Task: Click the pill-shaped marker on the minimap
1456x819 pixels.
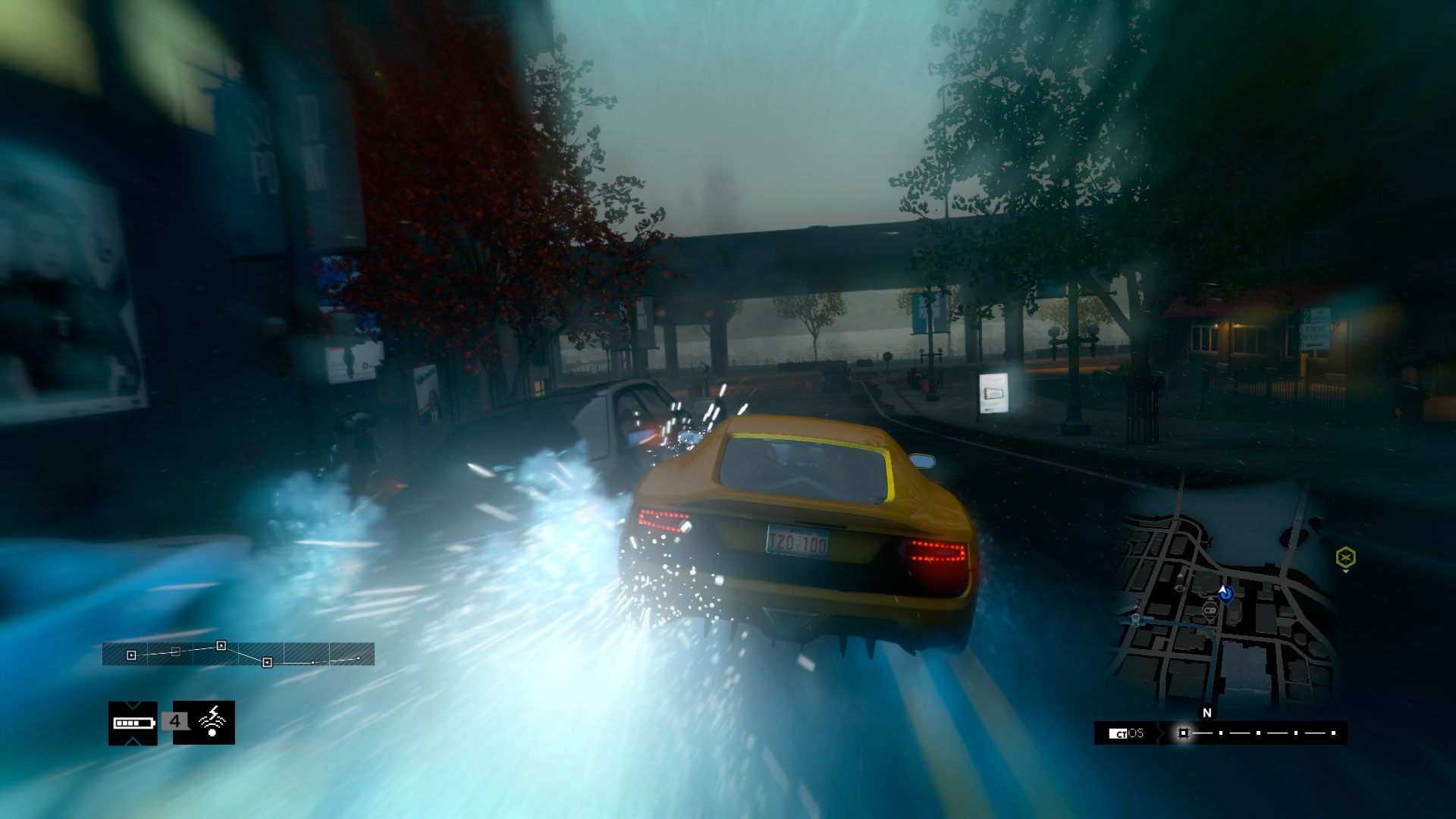Action: [x=1210, y=609]
